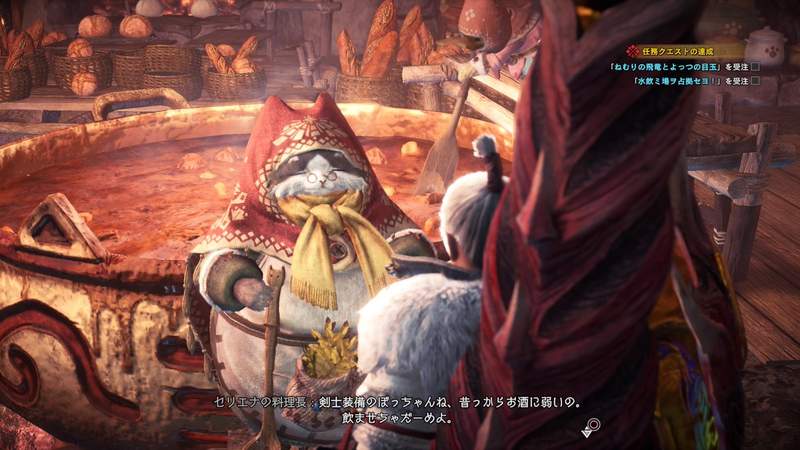Open the 「ねむりの飛竜とよっつの目玉」 quest objective
Screen dimensions: 800x450
pos(678,66)
